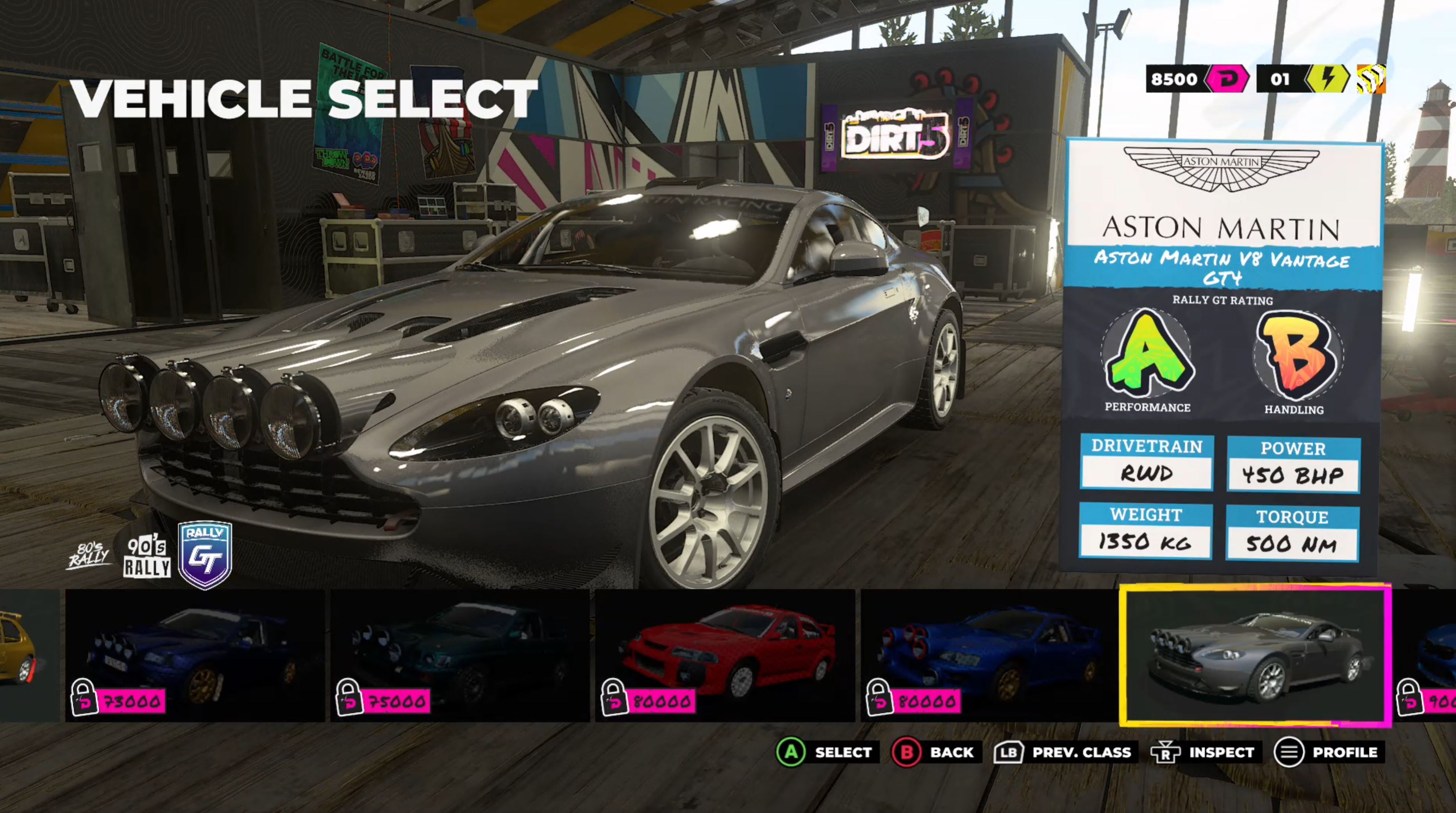
Task: Select the yellow car thumbnail at the edge
Action: pyautogui.click(x=23, y=656)
